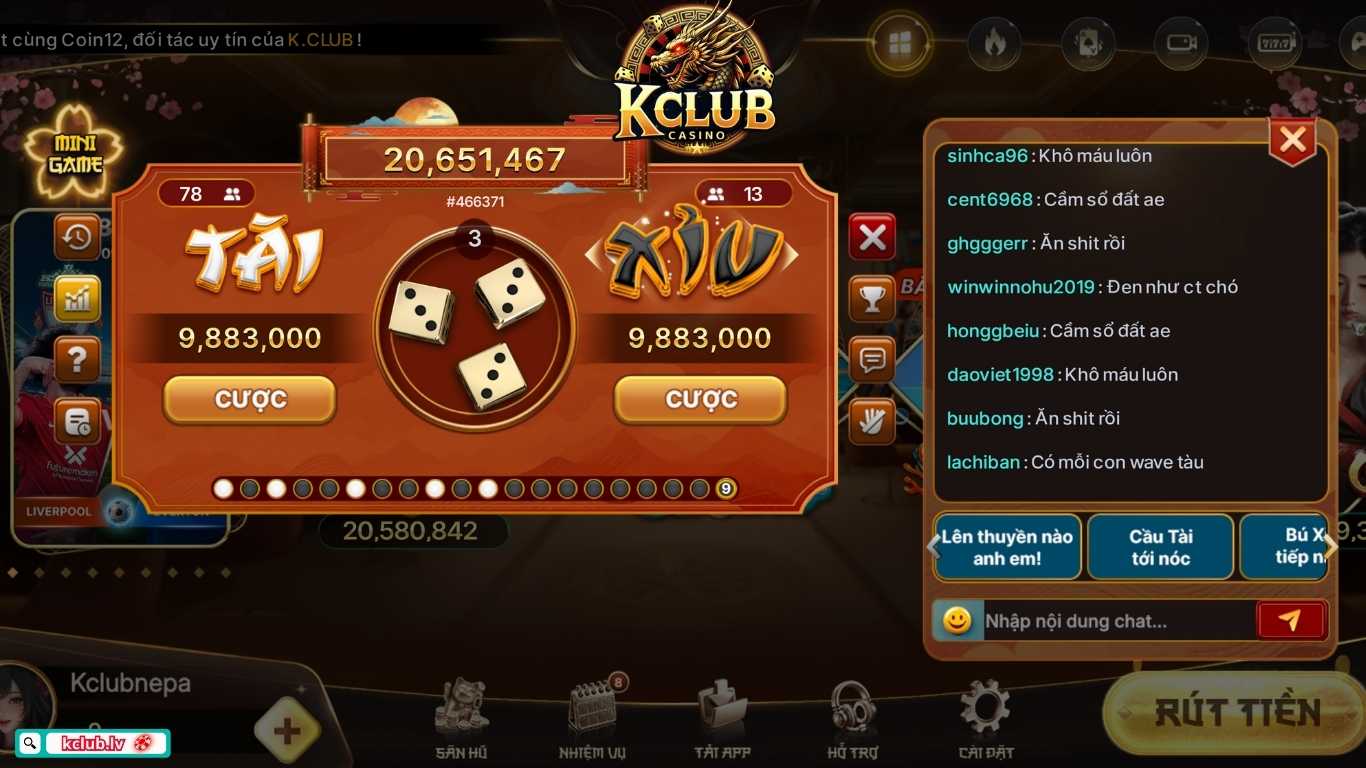Send a chat with the paper plane icon
The image size is (1366, 768).
1291,620
